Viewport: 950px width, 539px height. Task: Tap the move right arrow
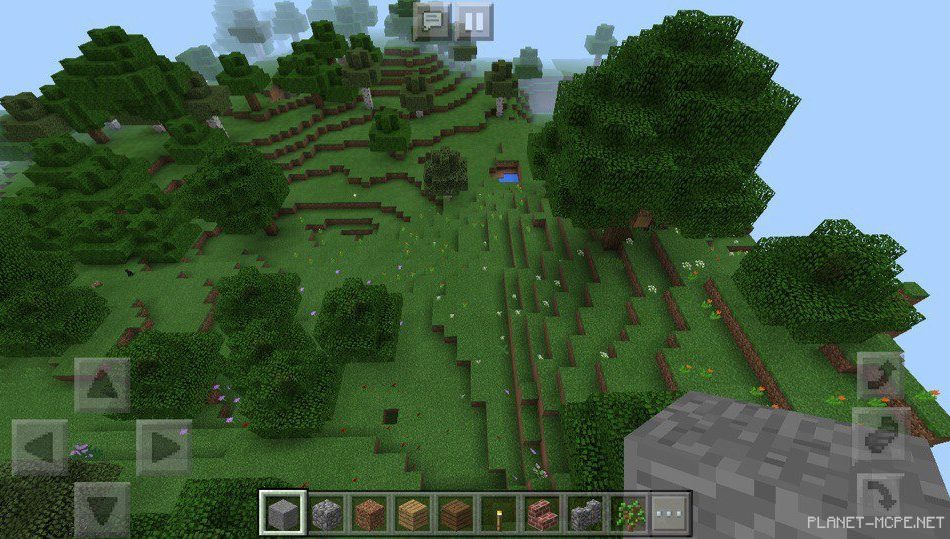tap(164, 447)
